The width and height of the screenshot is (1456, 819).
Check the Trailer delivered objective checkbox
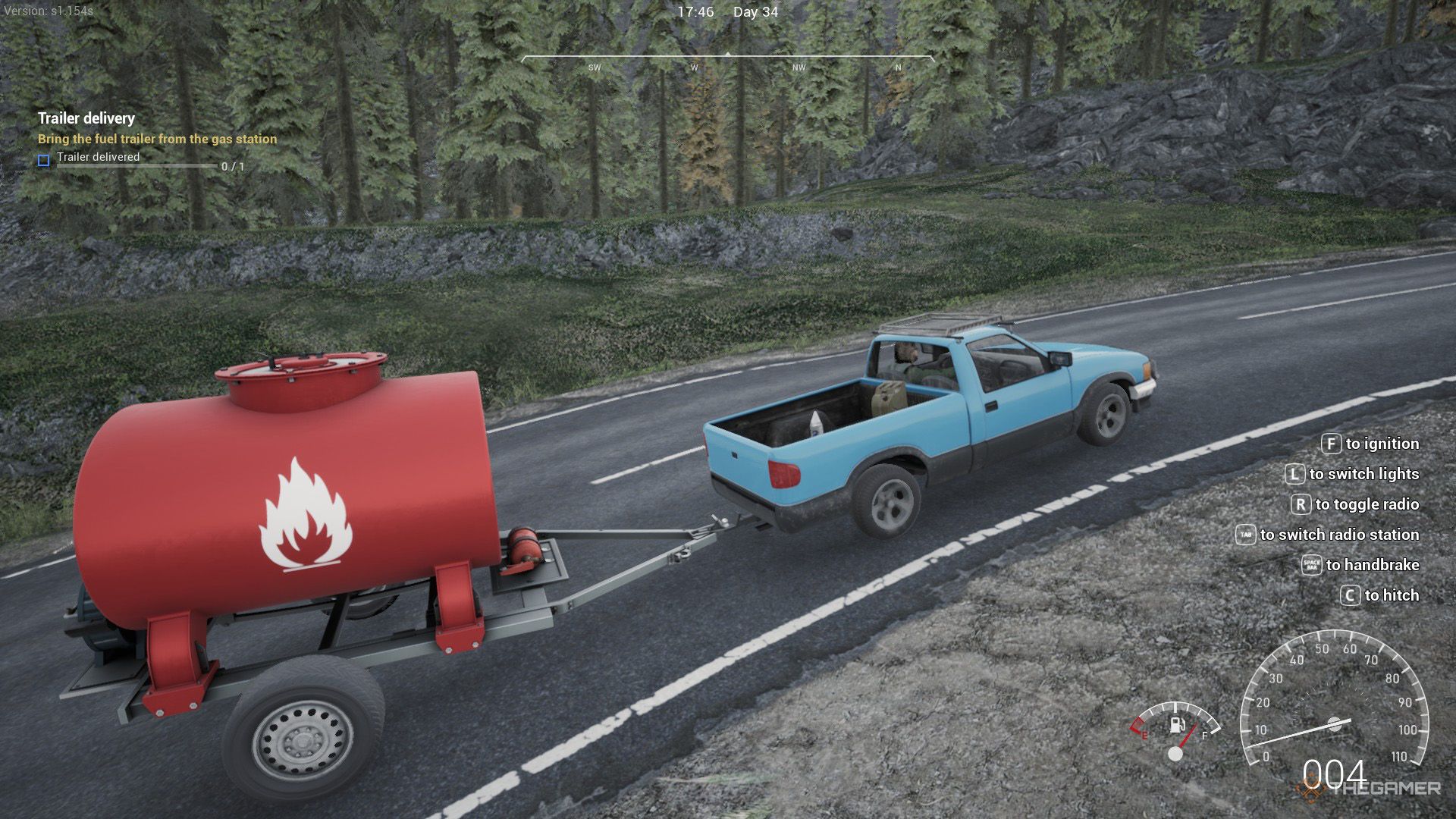click(x=43, y=158)
